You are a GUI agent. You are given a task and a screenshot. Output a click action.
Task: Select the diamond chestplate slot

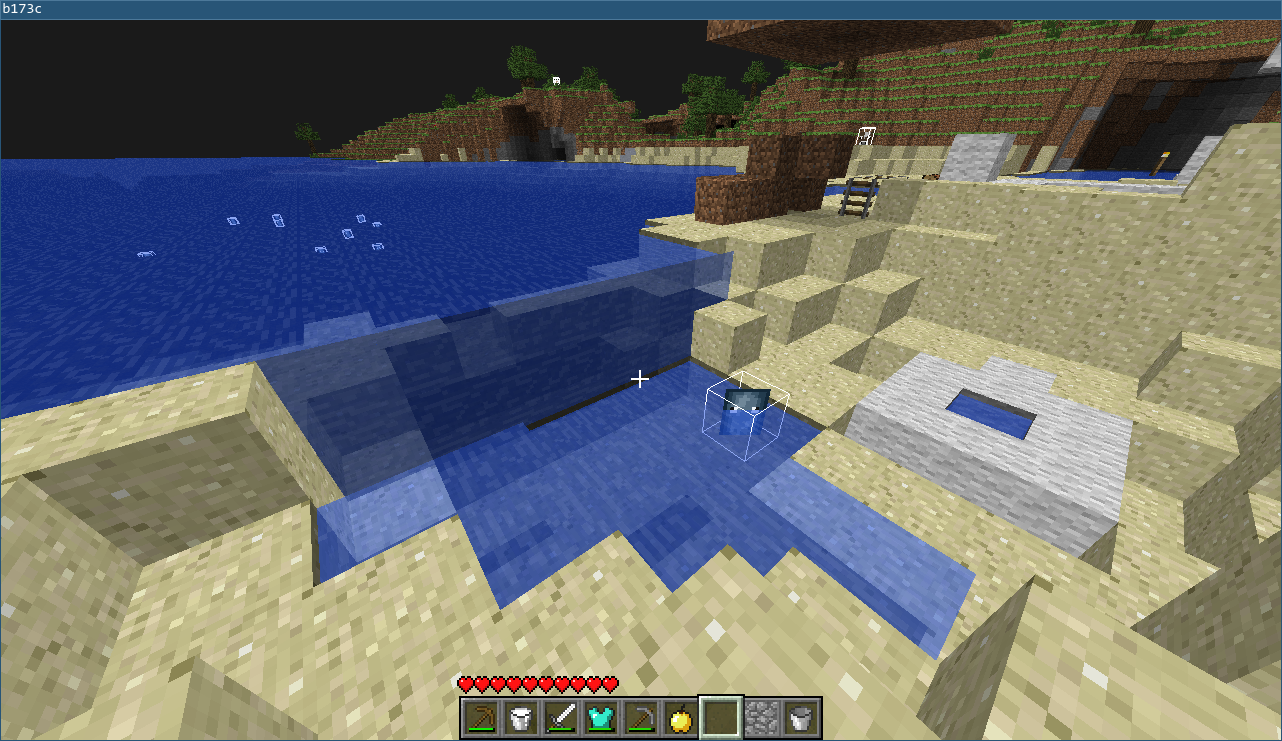pyautogui.click(x=601, y=717)
